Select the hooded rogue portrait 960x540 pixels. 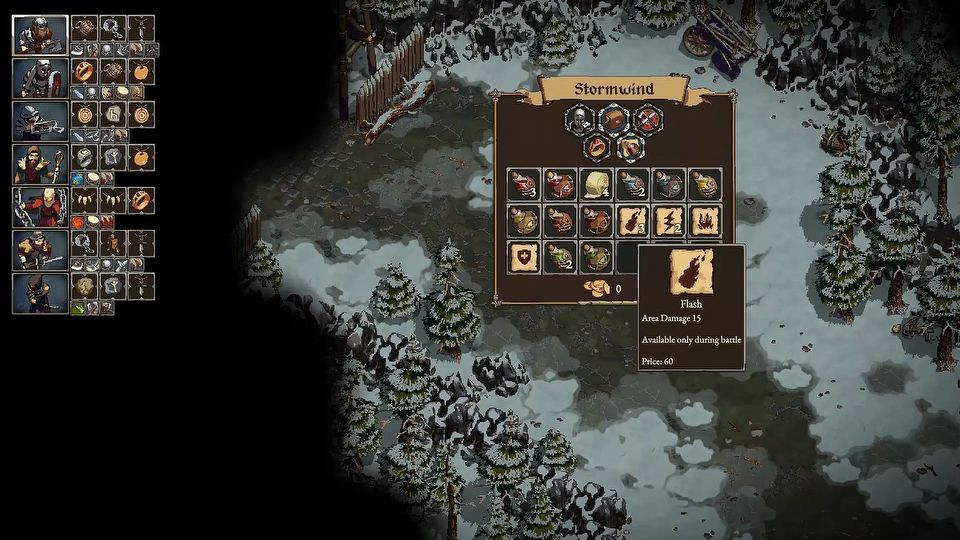tap(40, 293)
